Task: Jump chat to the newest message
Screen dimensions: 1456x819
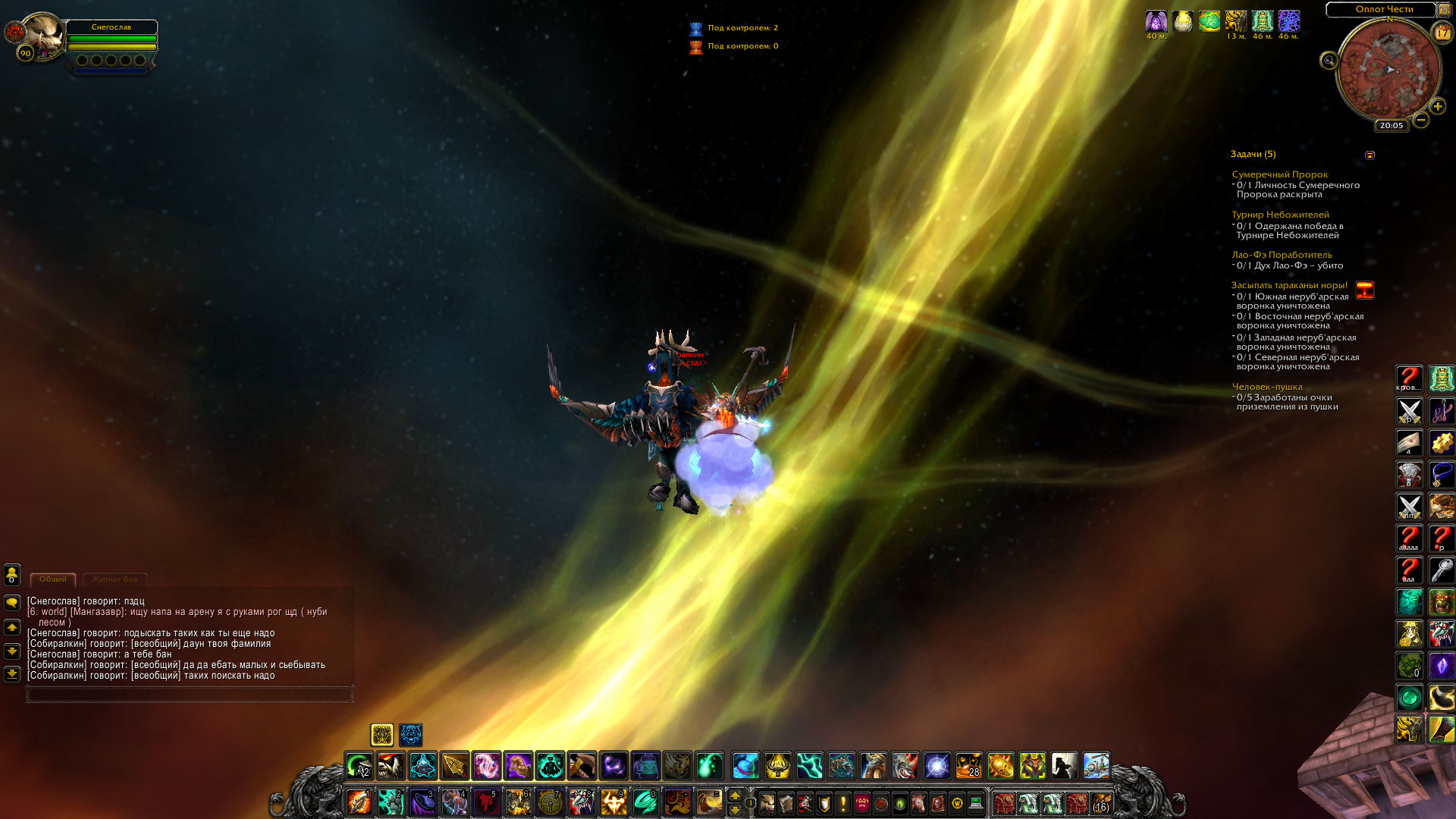Action: click(12, 673)
